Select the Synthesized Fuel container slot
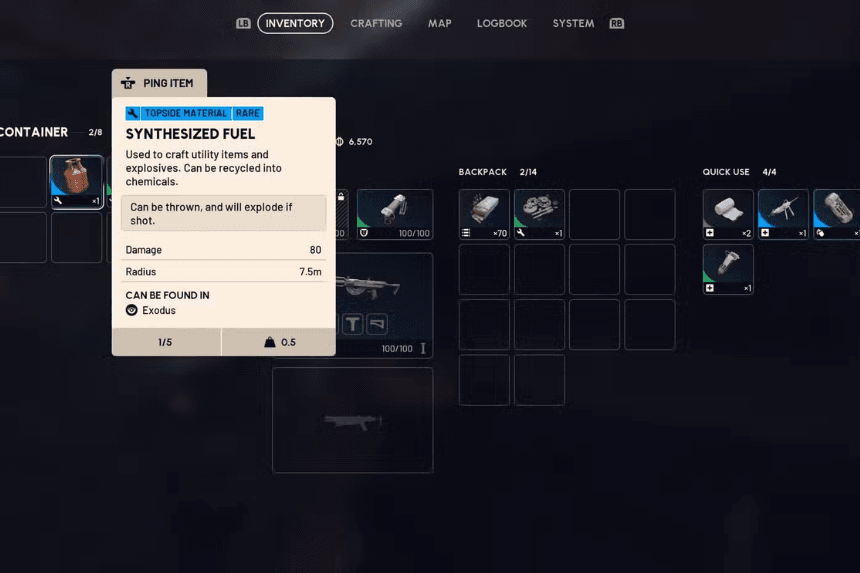Screen dimensions: 860x573 tap(76, 182)
